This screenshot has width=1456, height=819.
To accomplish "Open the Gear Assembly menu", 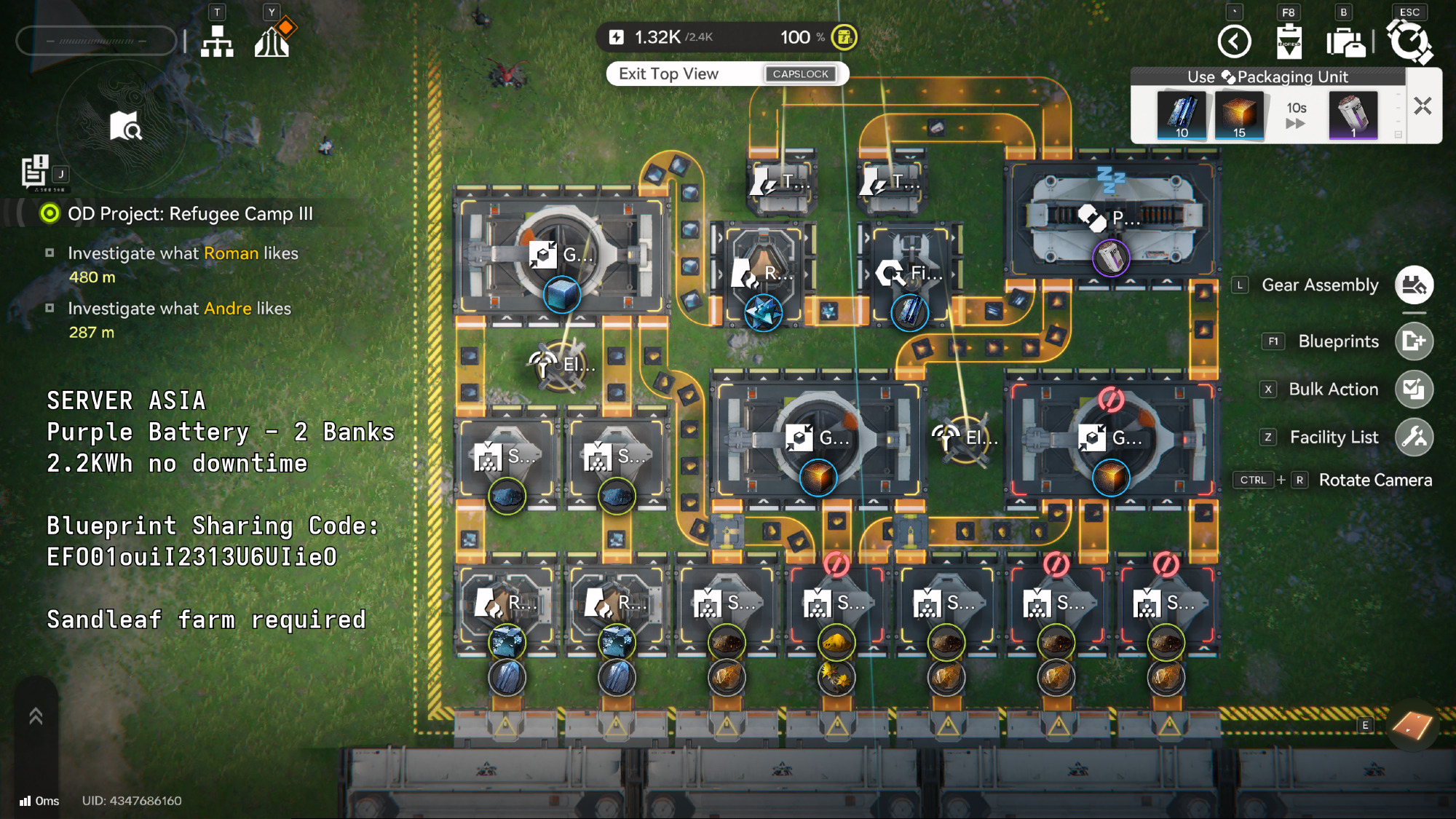I will [x=1414, y=285].
